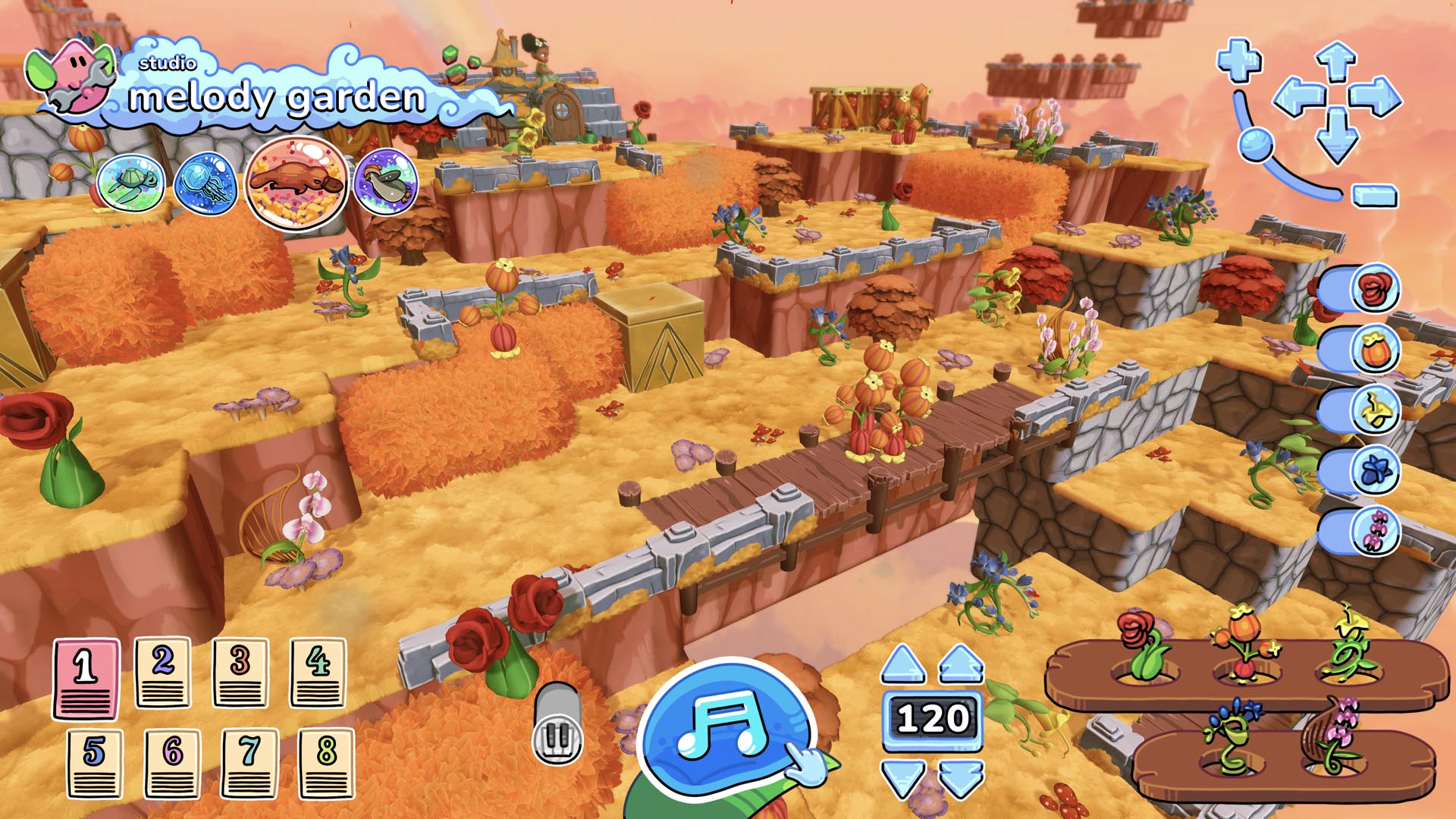Select the red rose in planter tray
1456x819 pixels.
(1141, 645)
